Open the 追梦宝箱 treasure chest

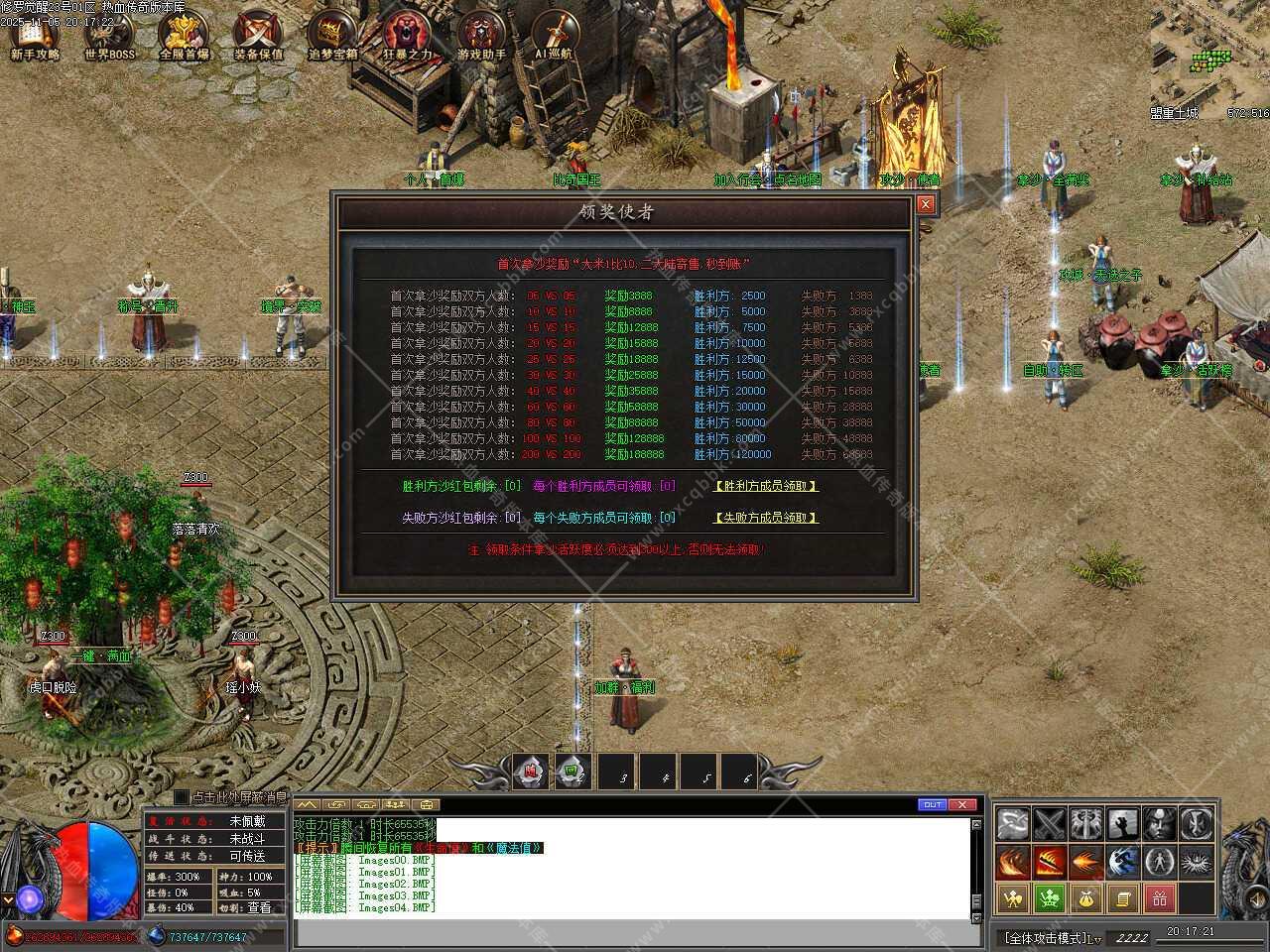point(332,36)
